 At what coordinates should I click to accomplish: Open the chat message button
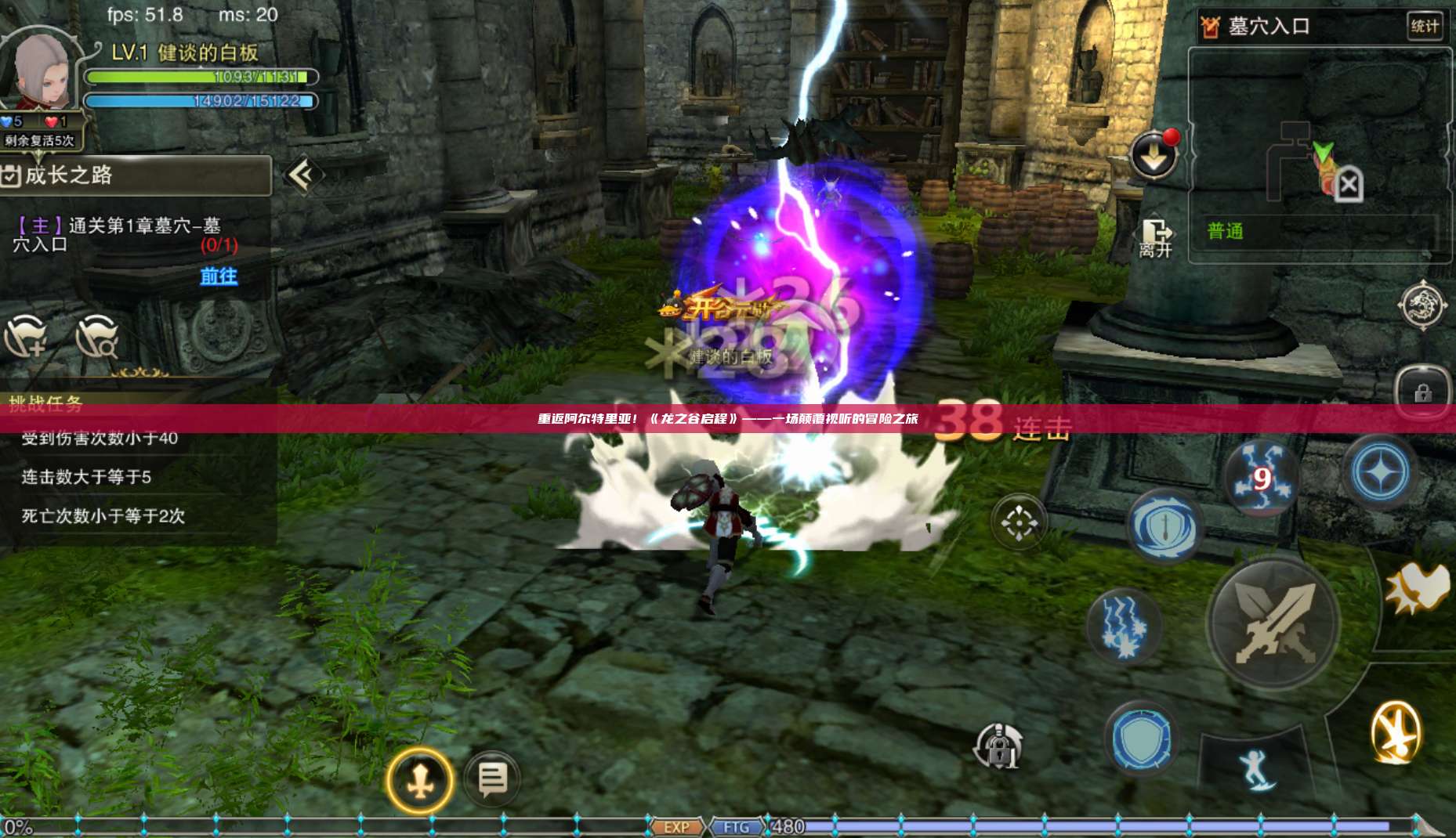[x=492, y=779]
